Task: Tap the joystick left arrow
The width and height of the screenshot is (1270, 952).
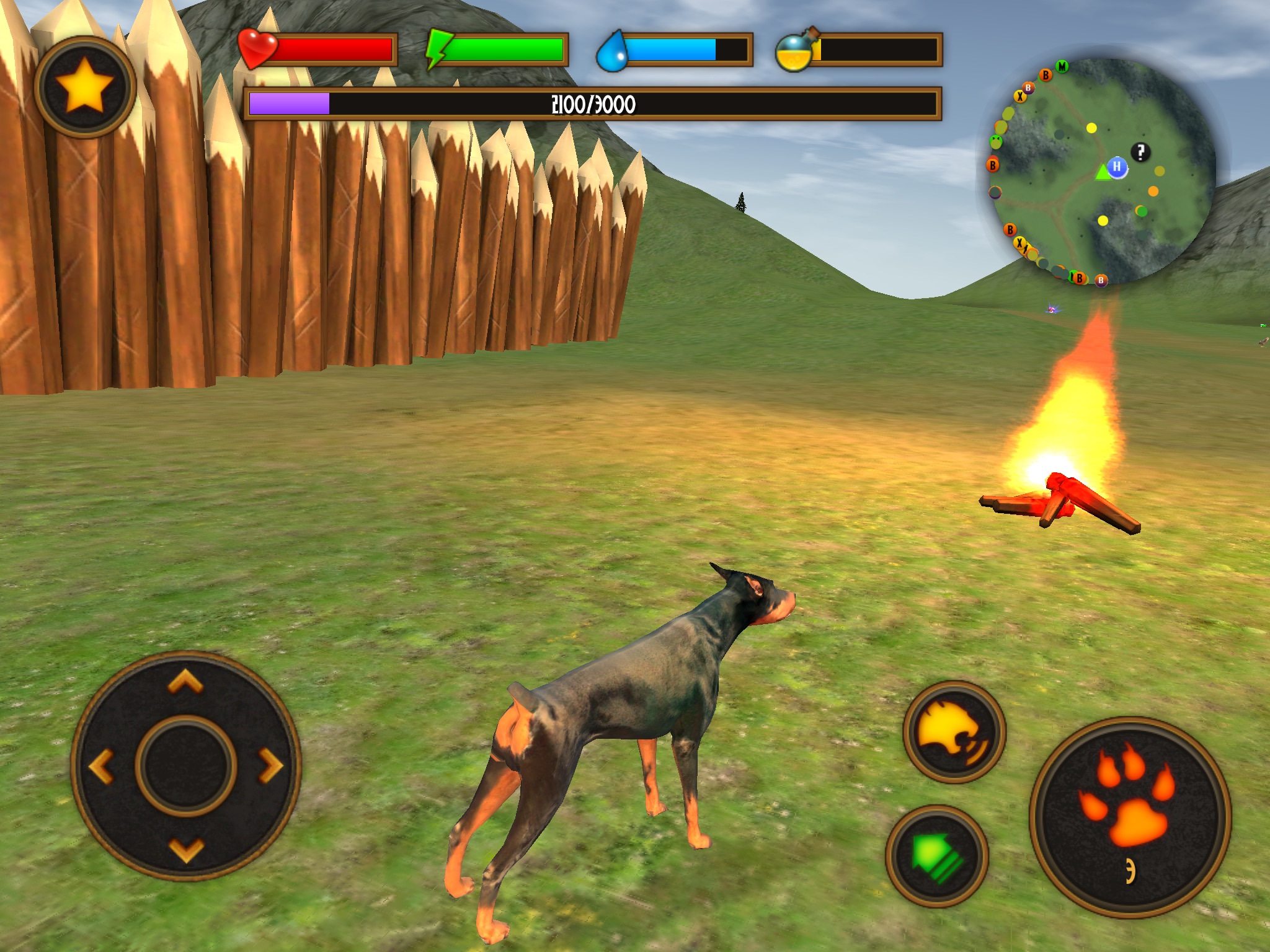Action: point(101,766)
